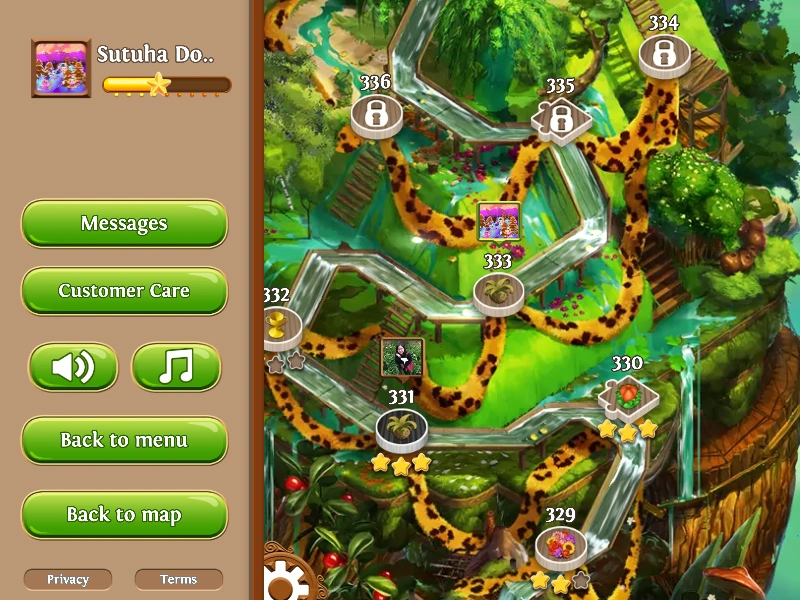Return with Back to map

pos(124,515)
